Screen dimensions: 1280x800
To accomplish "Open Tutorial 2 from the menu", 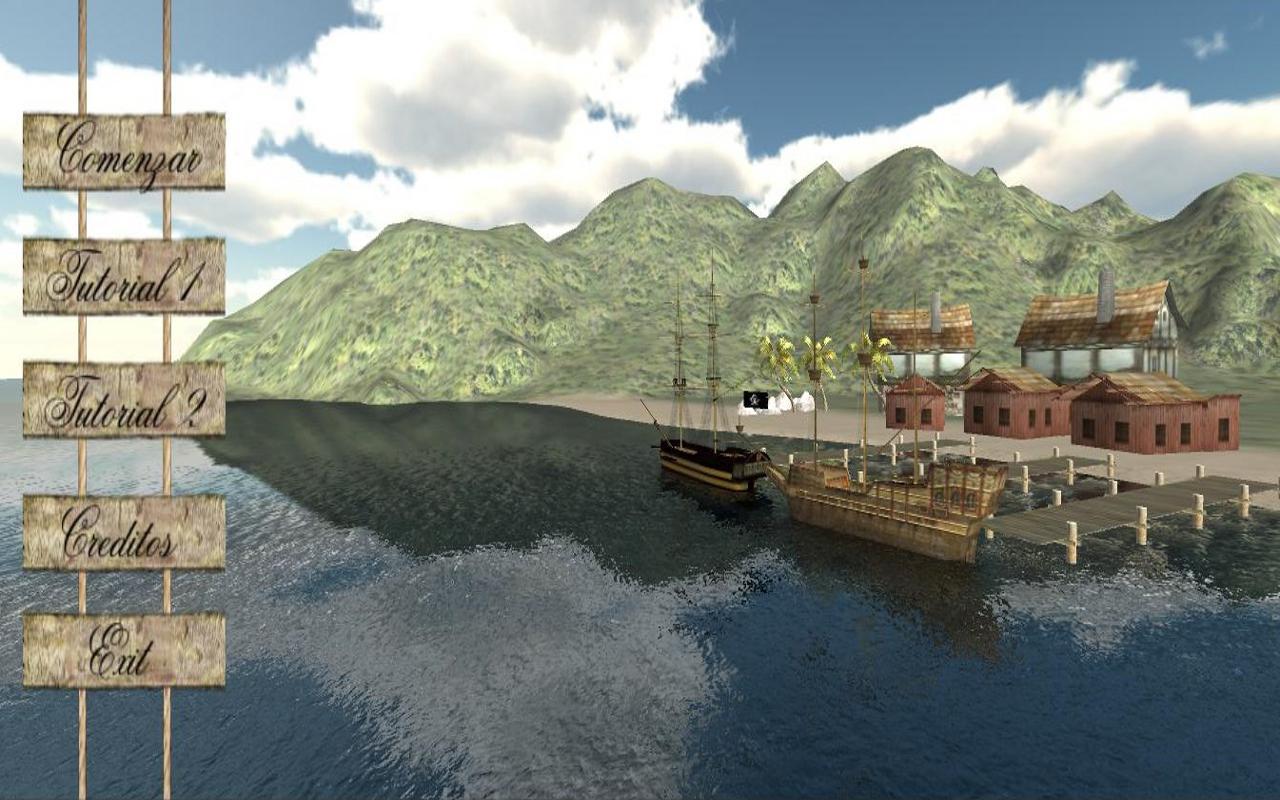I will click(x=125, y=403).
